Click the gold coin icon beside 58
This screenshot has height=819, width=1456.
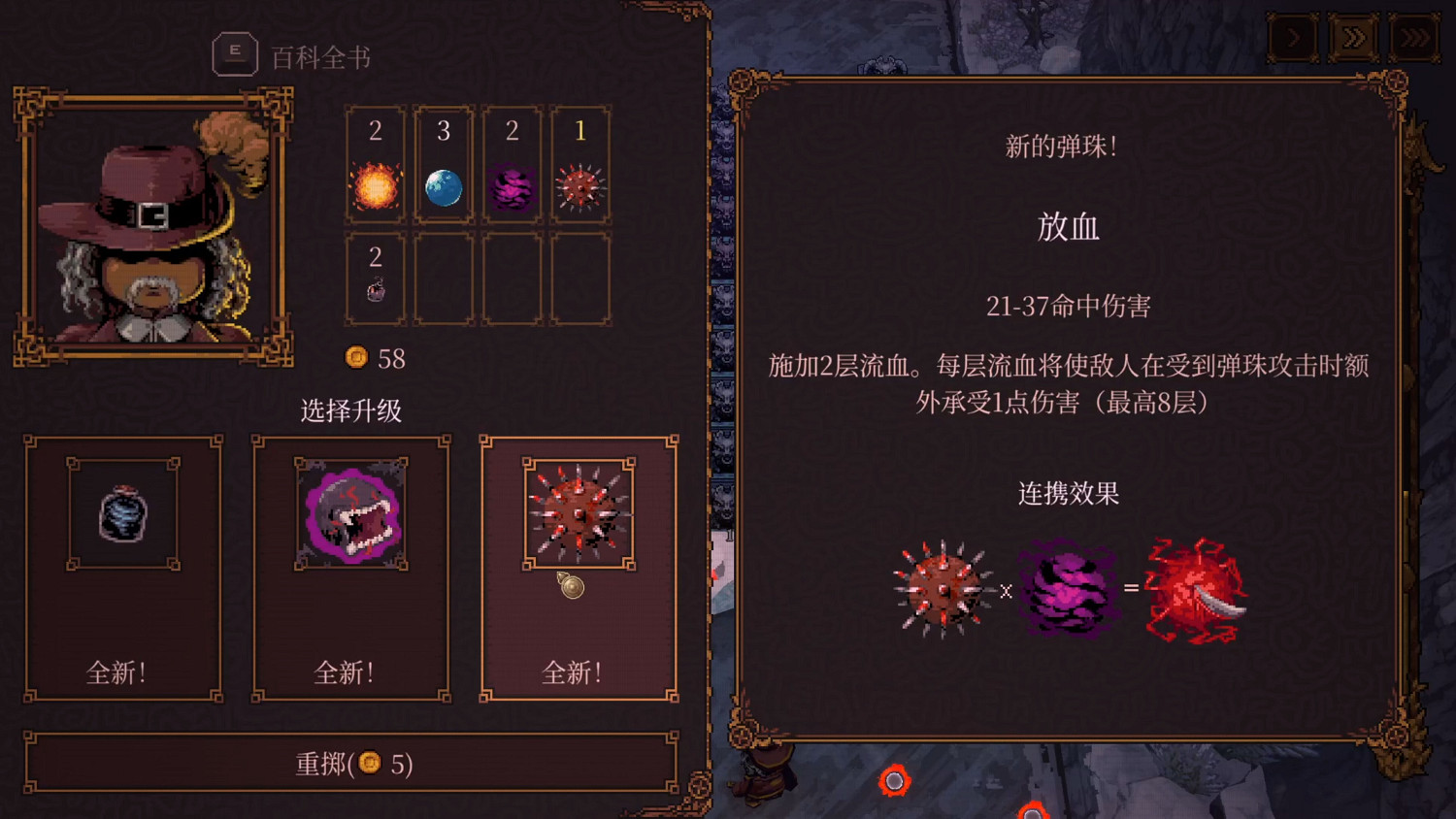point(355,358)
